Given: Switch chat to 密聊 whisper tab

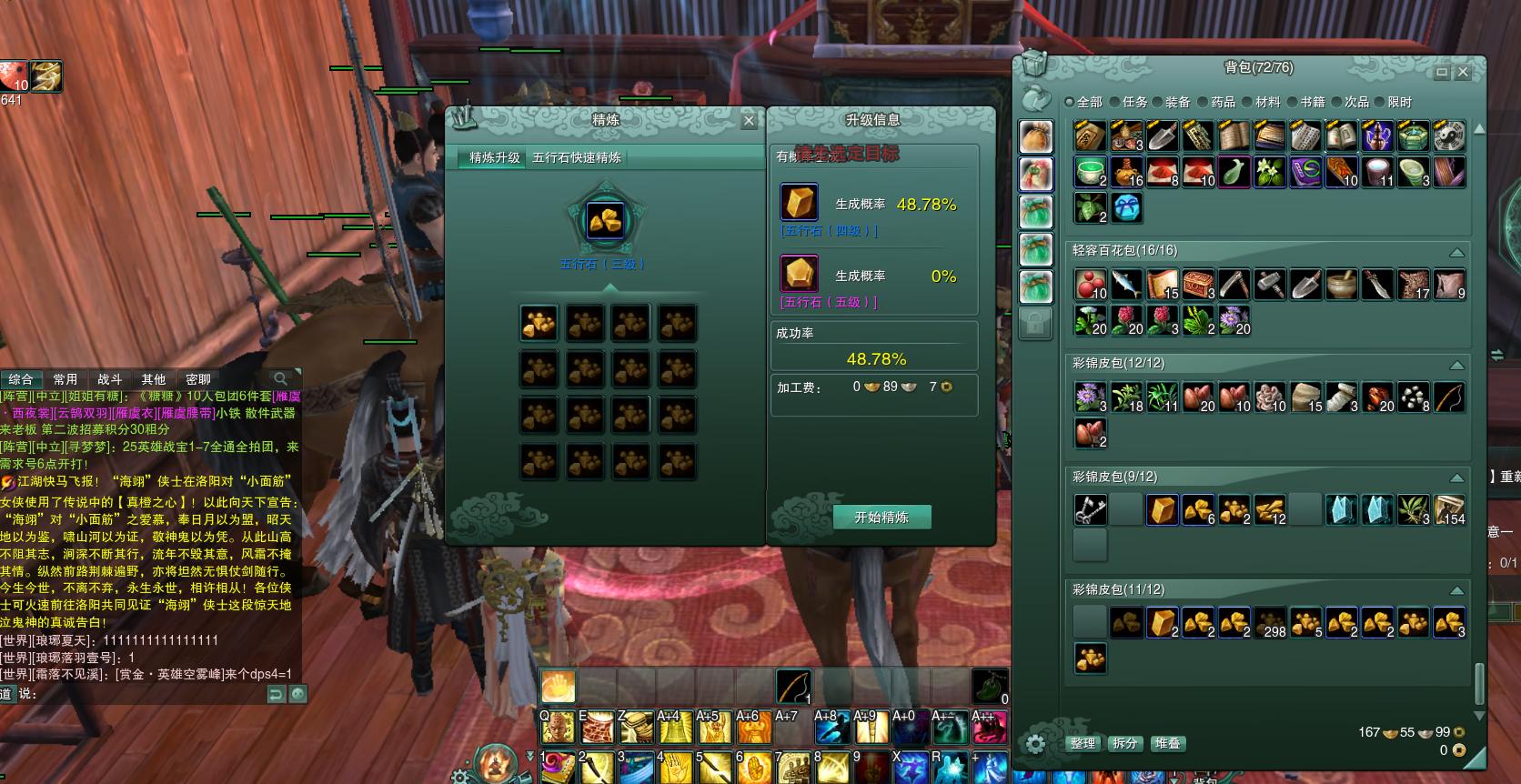Looking at the screenshot, I should tap(197, 379).
